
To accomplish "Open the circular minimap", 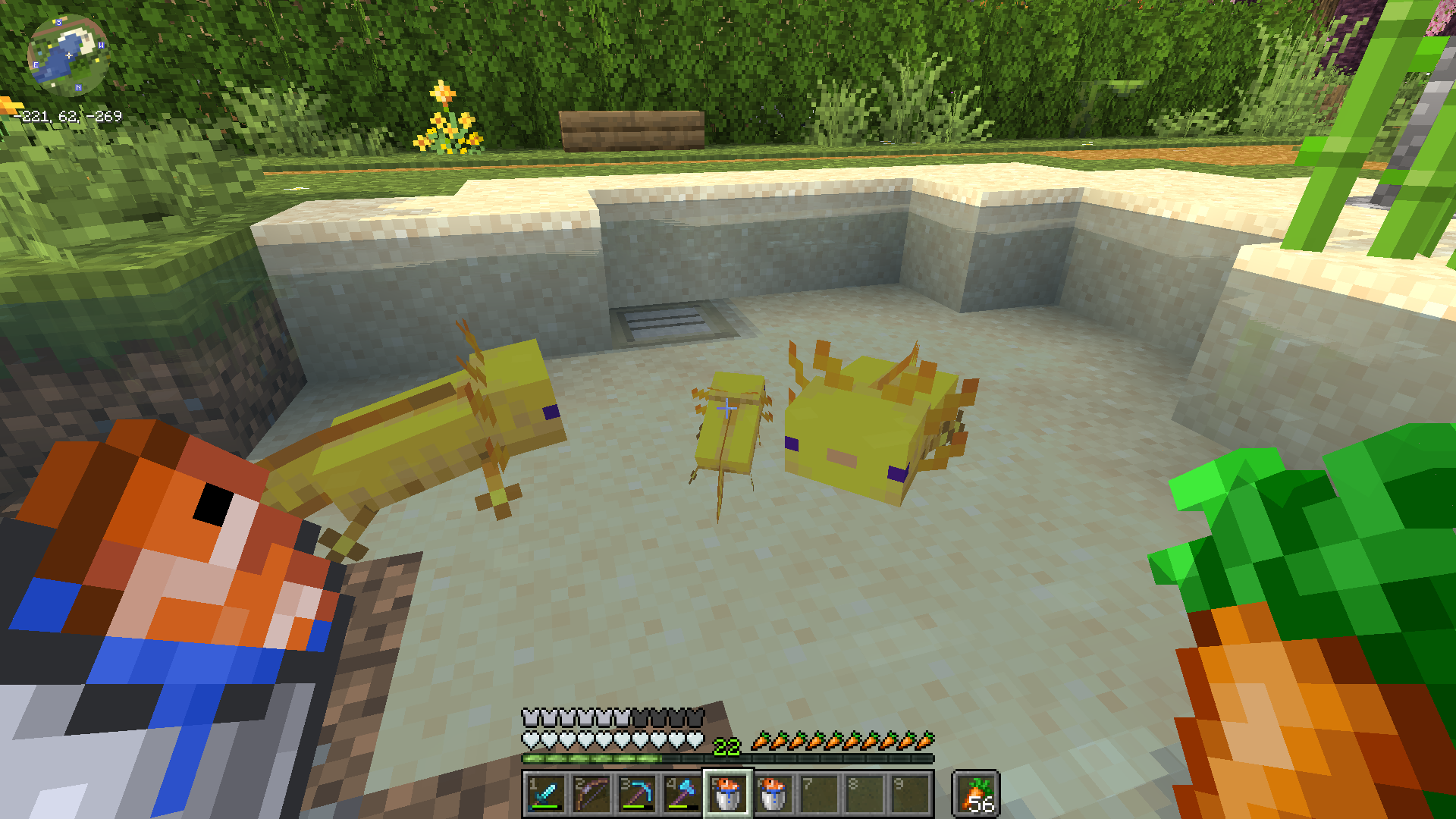I will pos(67,55).
